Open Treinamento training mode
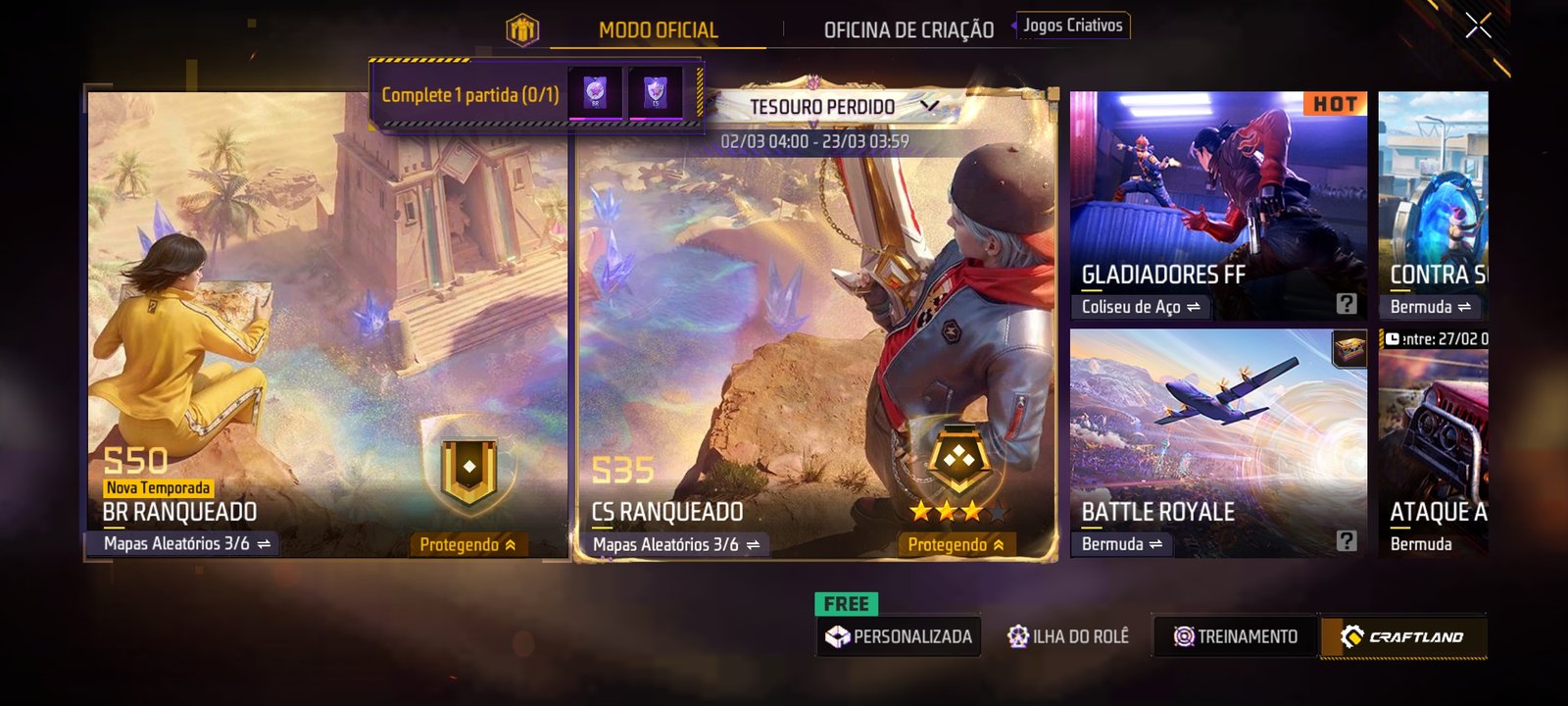This screenshot has height=706, width=1568. click(x=1236, y=636)
